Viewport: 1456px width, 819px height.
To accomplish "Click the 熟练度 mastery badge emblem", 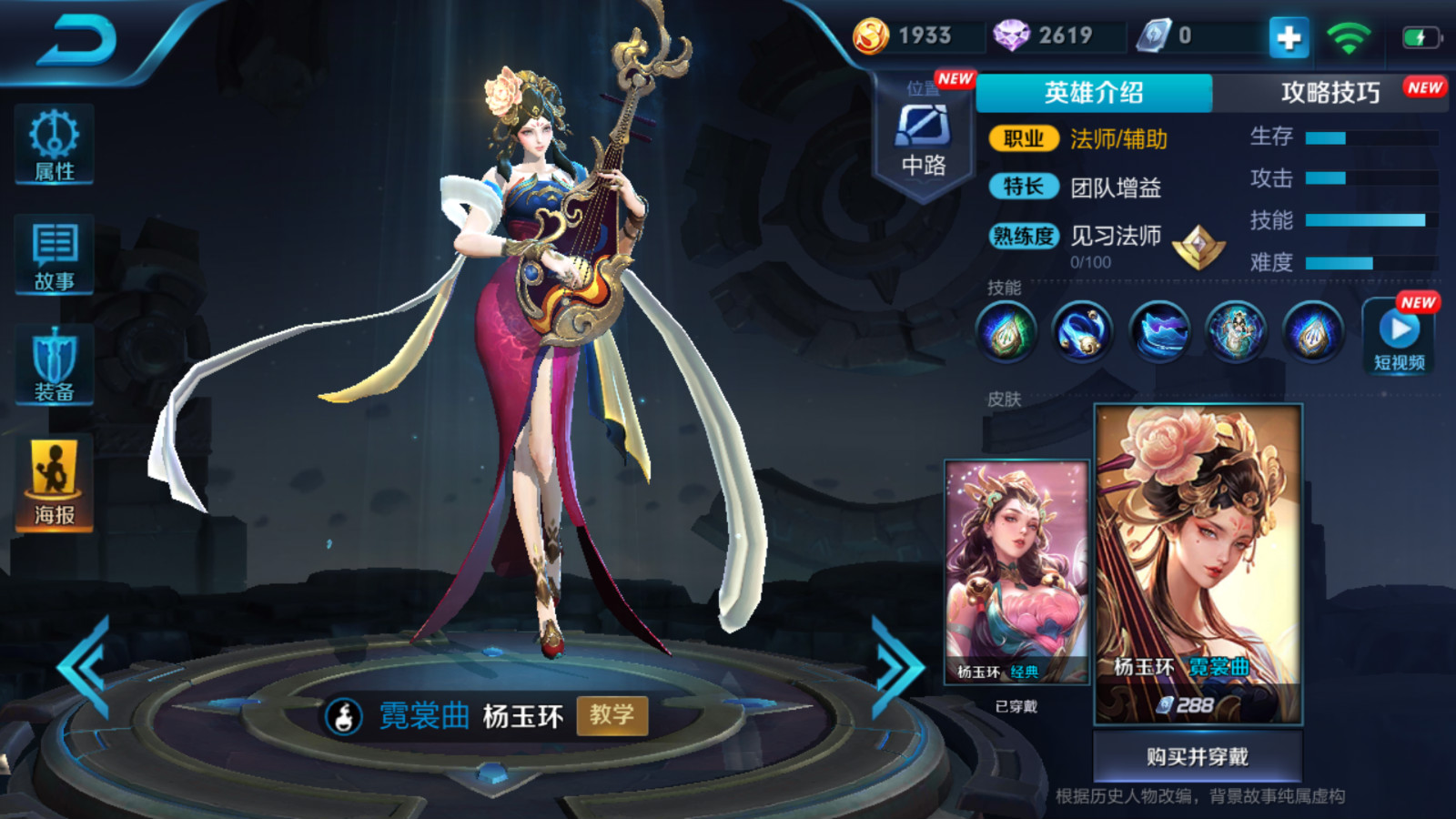I will click(x=1198, y=247).
